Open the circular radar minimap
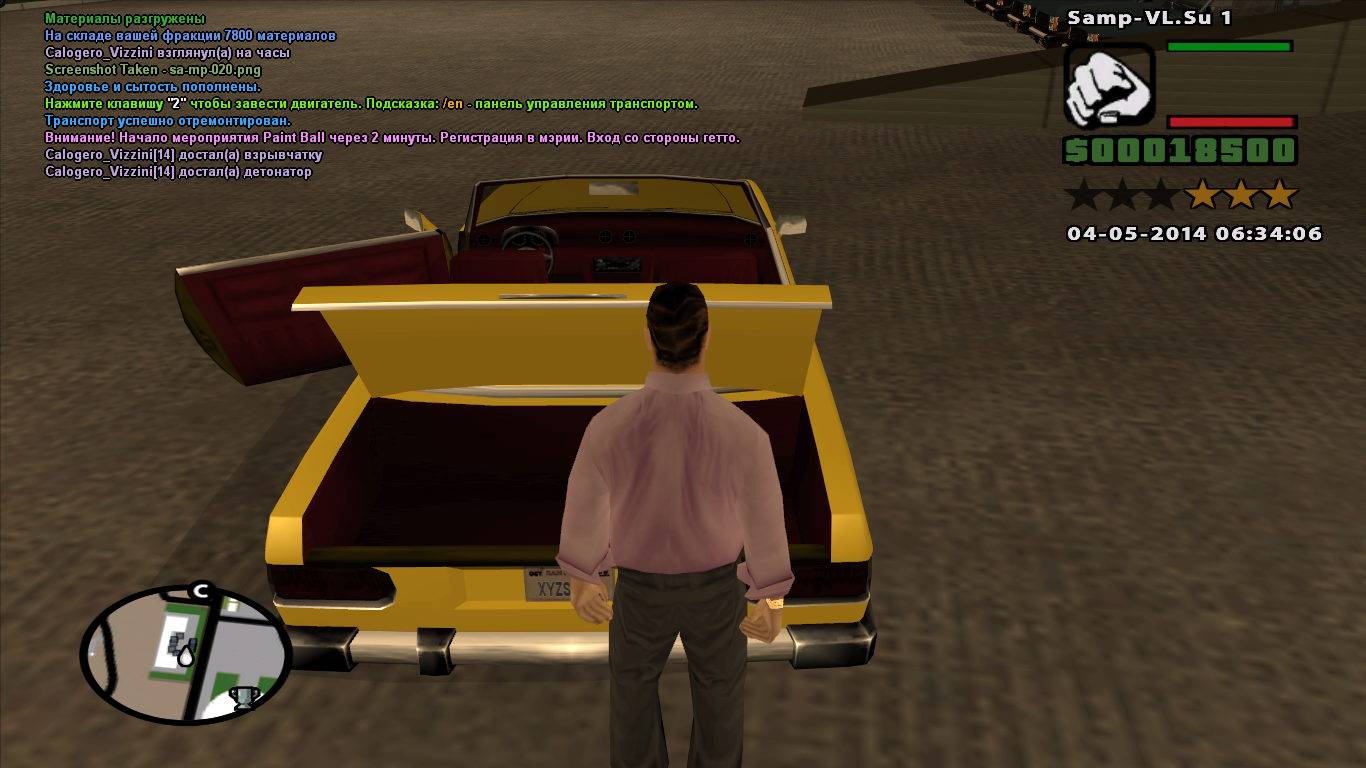 [185, 655]
